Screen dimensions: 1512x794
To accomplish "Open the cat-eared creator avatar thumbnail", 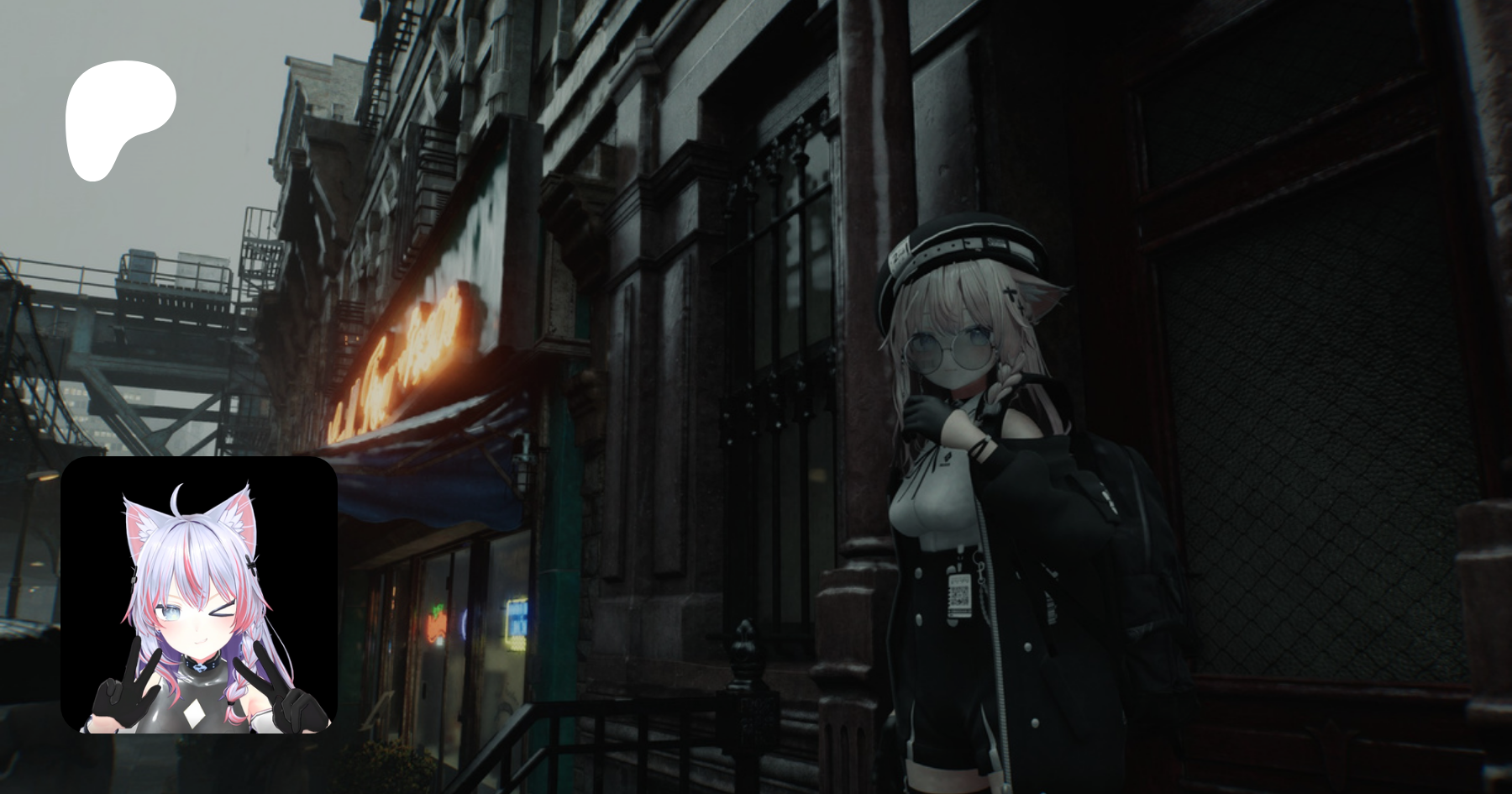I will coord(199,594).
